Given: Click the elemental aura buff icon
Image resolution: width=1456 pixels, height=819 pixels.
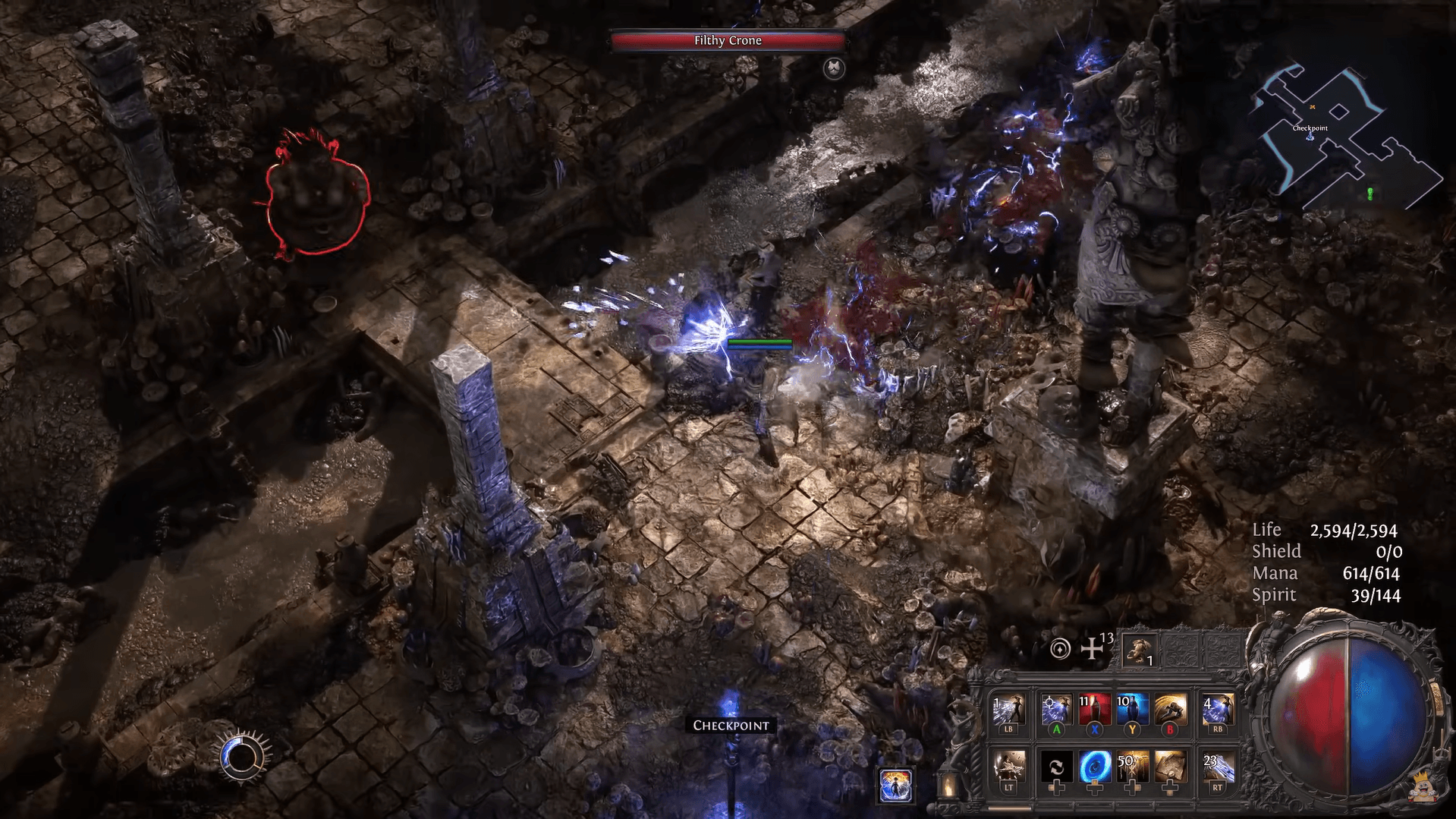Looking at the screenshot, I should 895,784.
